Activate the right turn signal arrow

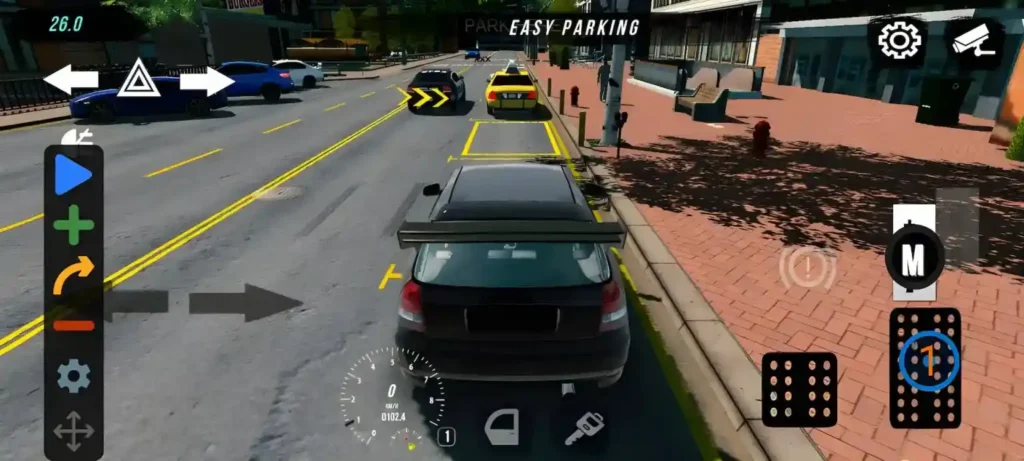pos(207,80)
